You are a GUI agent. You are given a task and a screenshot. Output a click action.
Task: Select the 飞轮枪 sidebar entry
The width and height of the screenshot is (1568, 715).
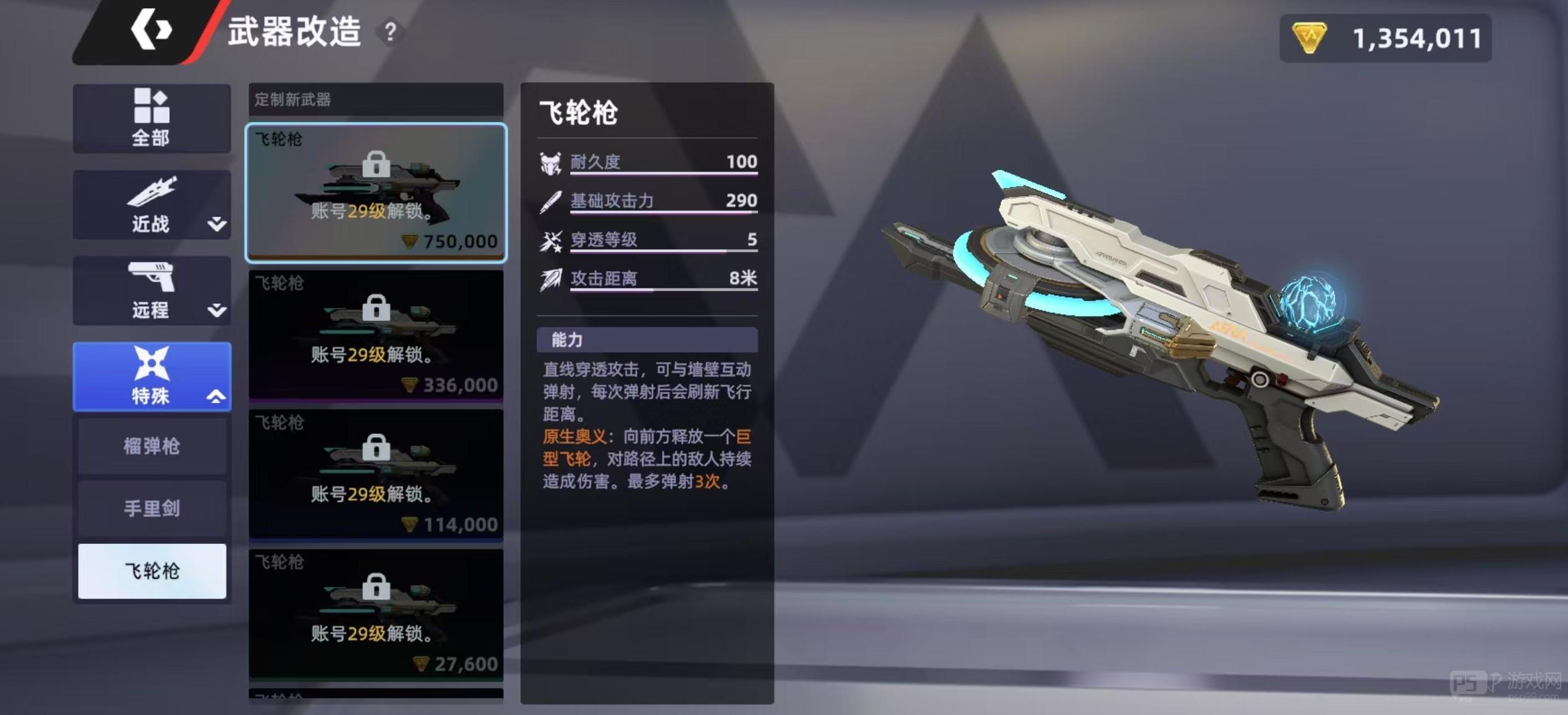tap(152, 572)
